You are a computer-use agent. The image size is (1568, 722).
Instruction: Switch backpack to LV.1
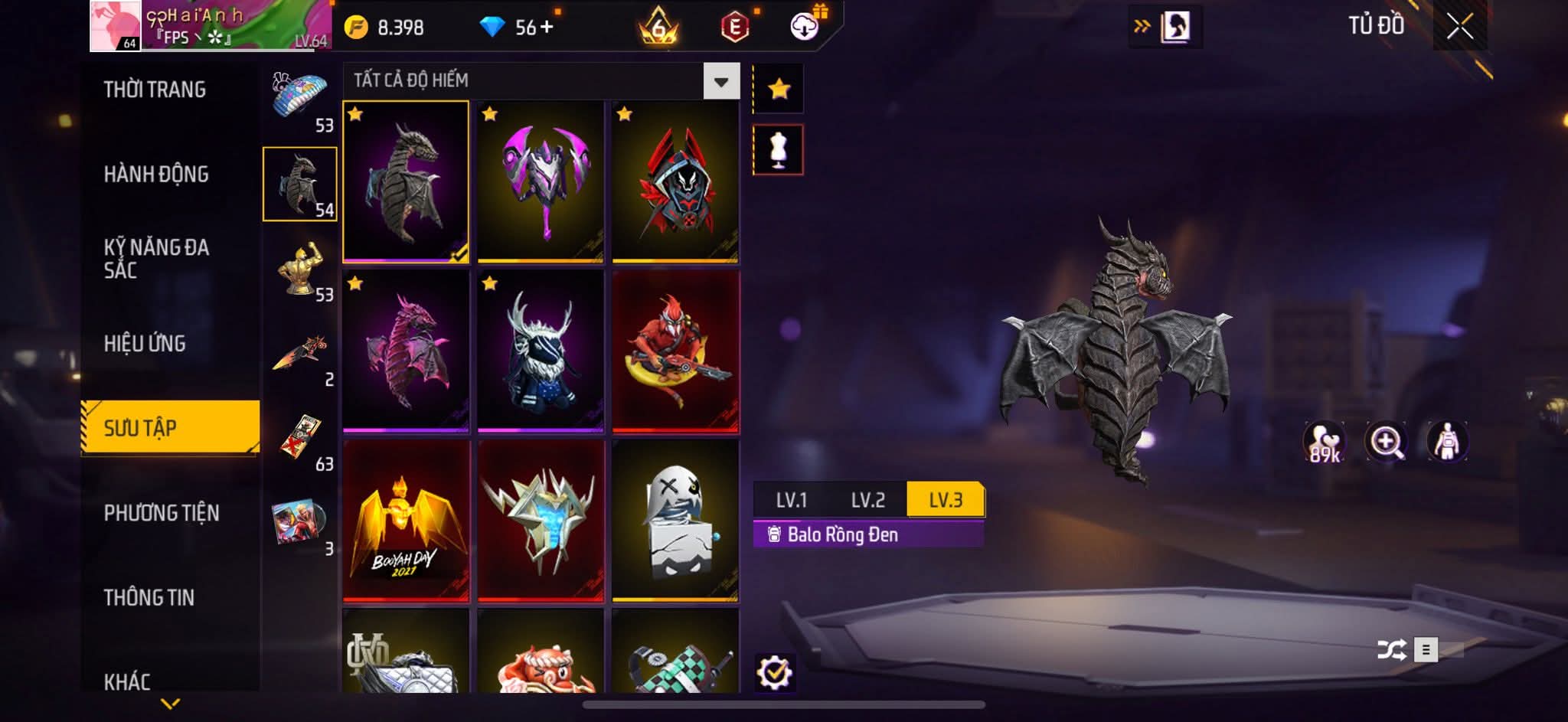791,500
